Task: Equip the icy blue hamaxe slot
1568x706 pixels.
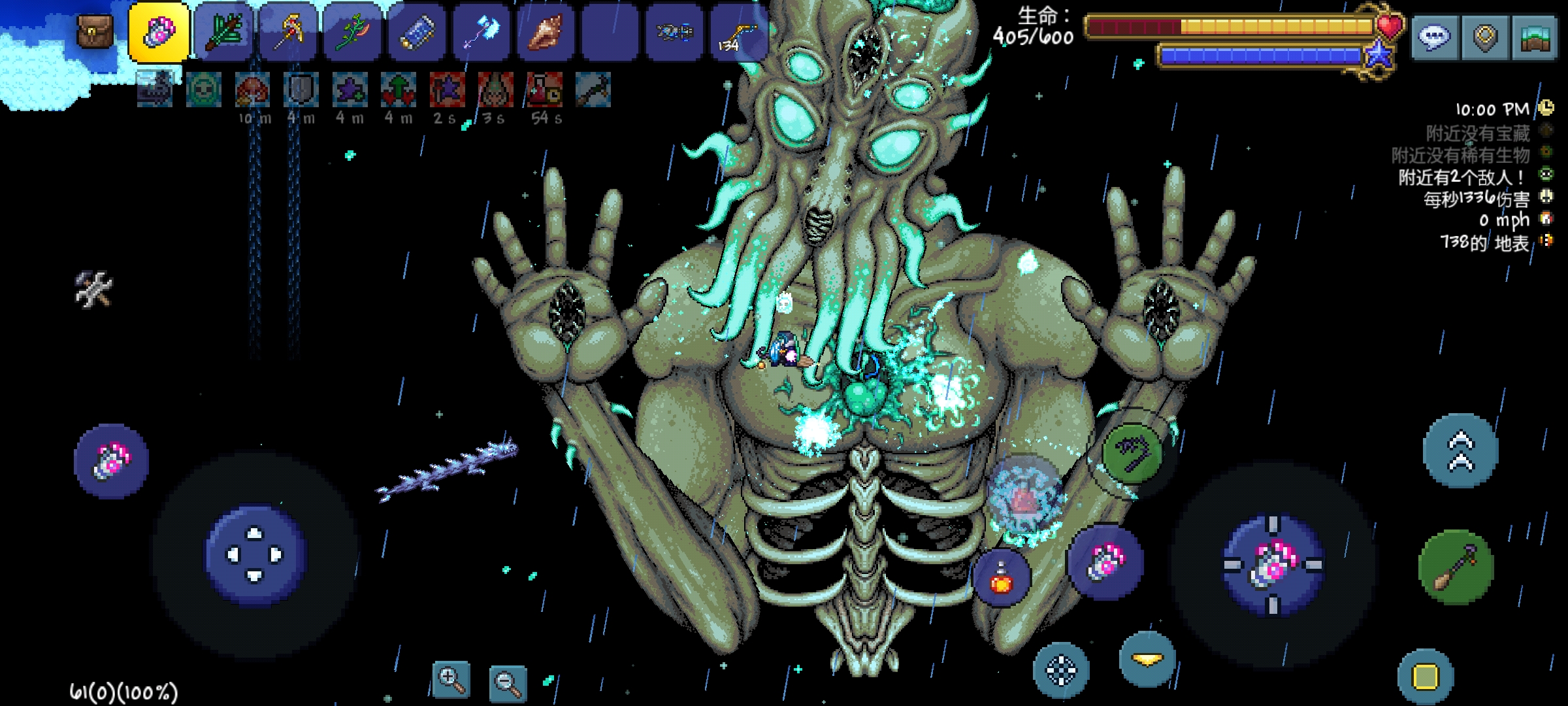Action: [x=482, y=33]
